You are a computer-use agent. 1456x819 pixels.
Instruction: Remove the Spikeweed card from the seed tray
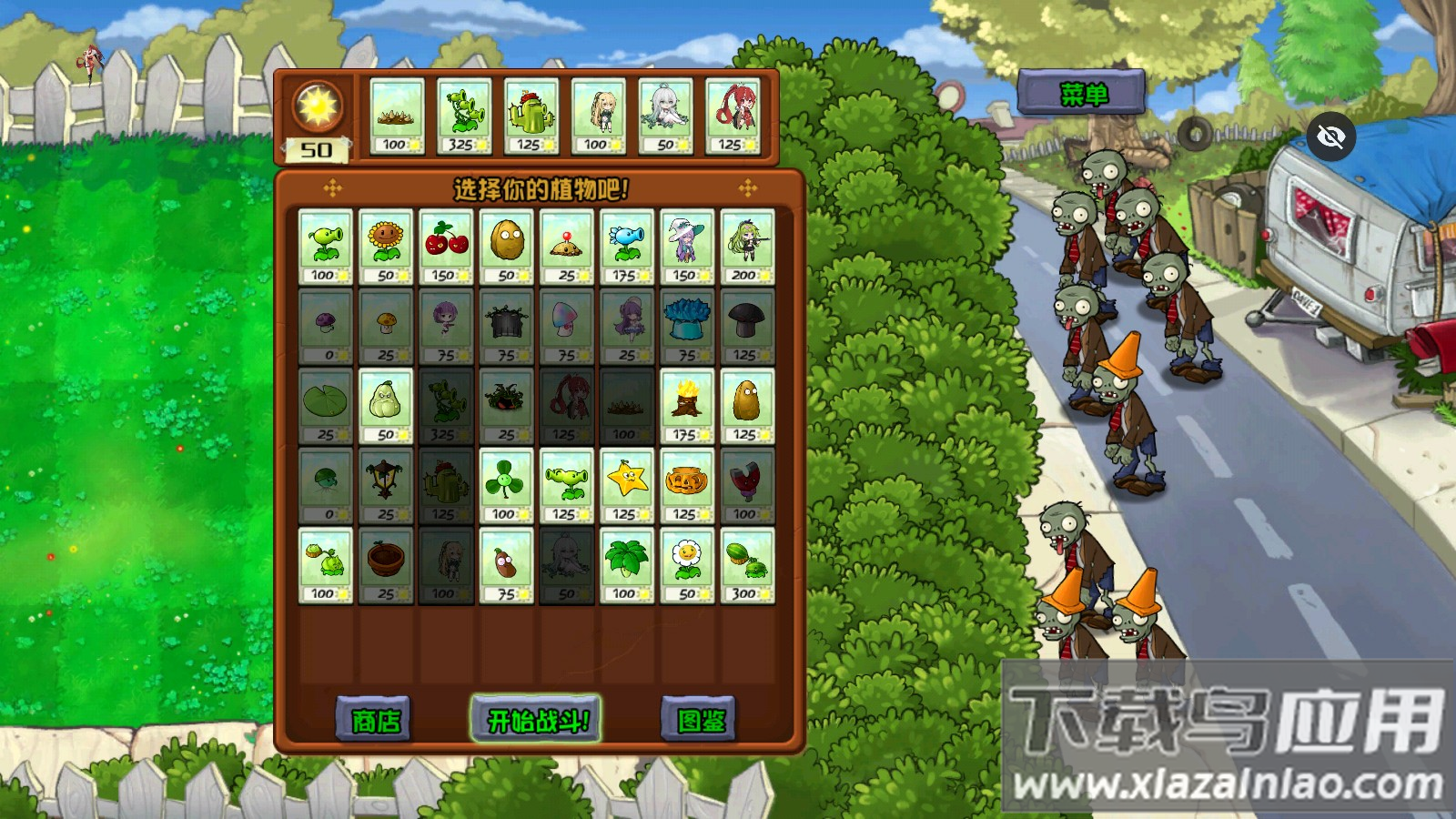[x=397, y=116]
